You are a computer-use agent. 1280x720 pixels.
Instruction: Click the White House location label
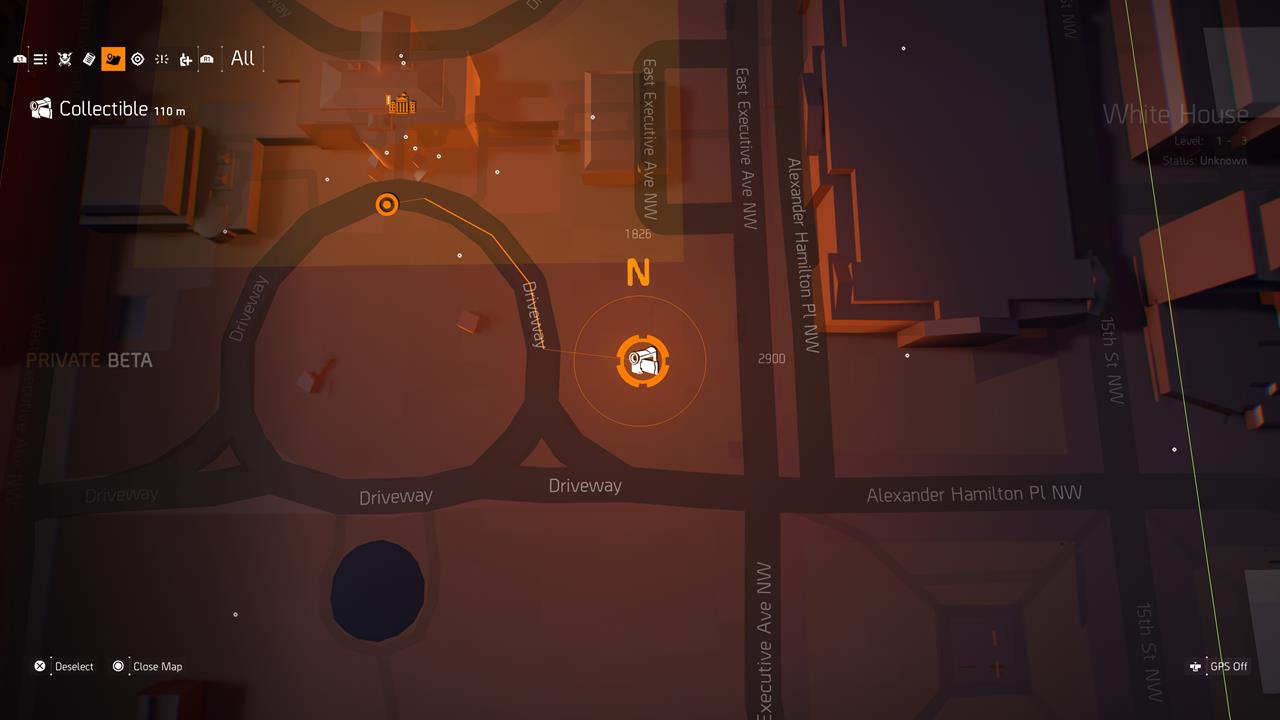coord(1176,114)
